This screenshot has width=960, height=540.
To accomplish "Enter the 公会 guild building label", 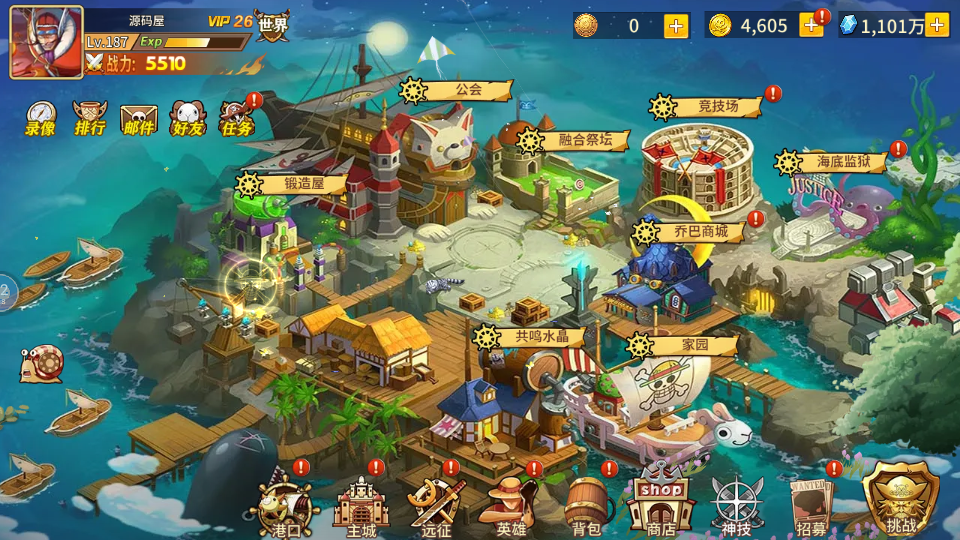I will point(458,90).
